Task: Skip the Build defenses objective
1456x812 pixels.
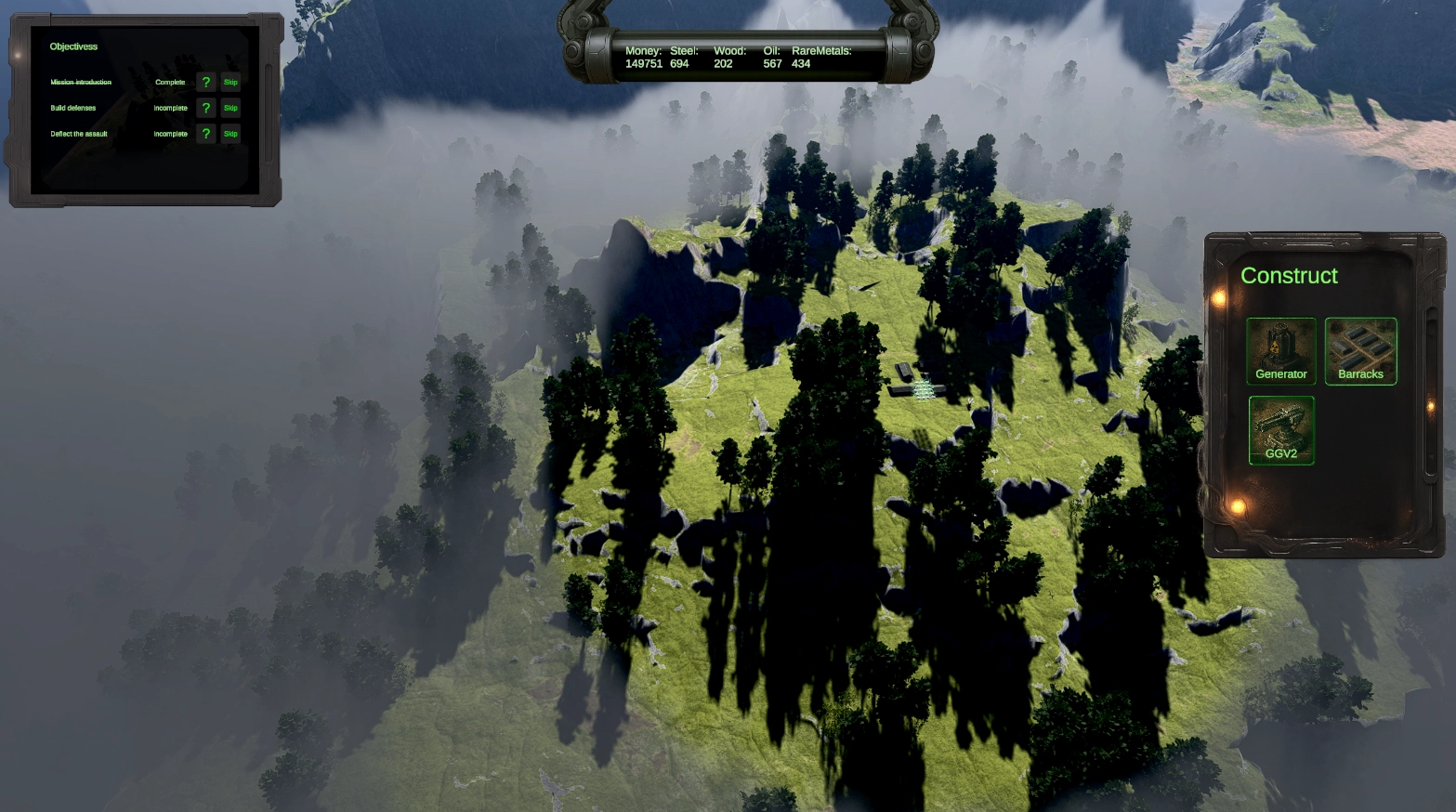Action: coord(230,109)
